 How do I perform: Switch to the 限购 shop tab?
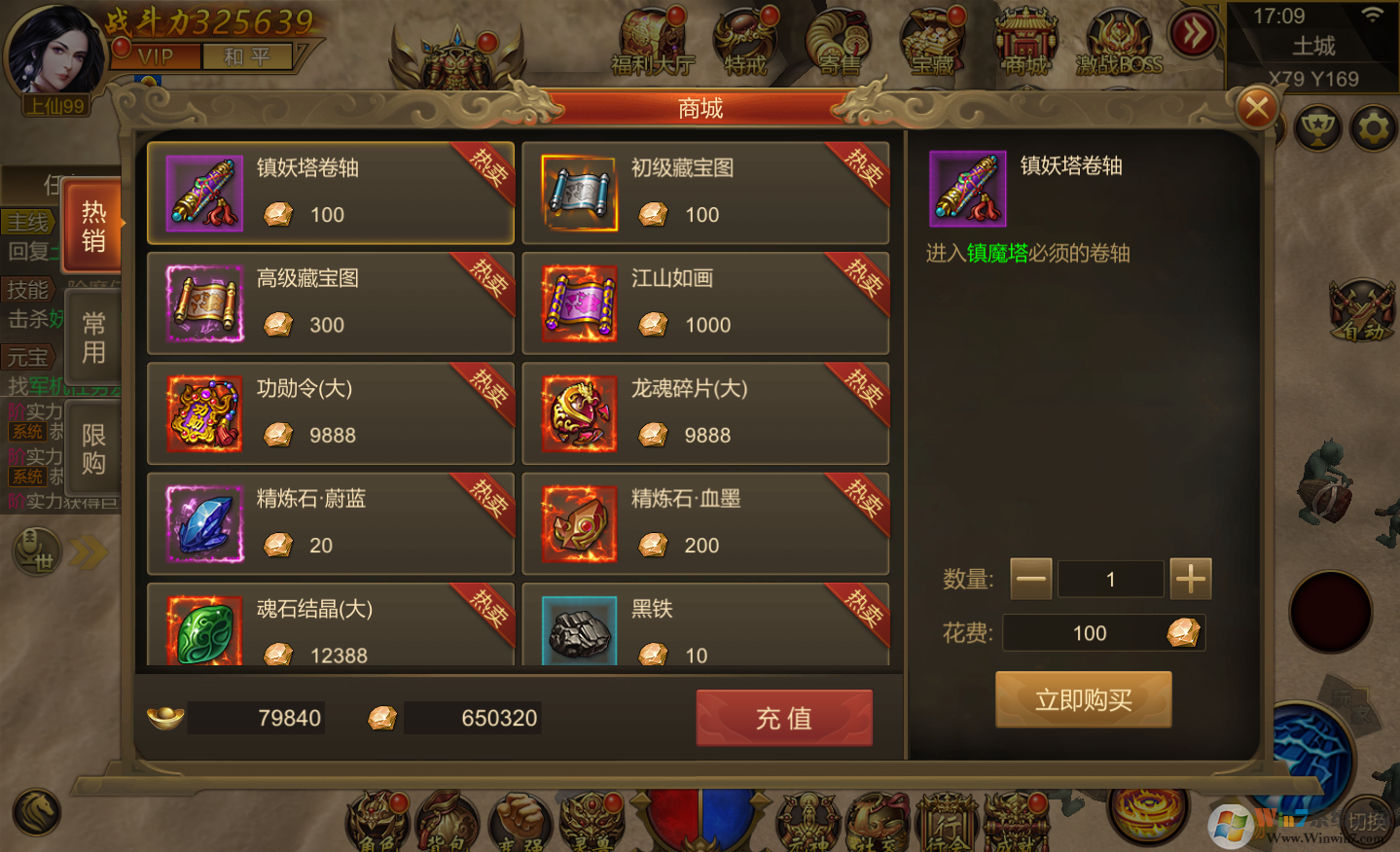[x=92, y=445]
